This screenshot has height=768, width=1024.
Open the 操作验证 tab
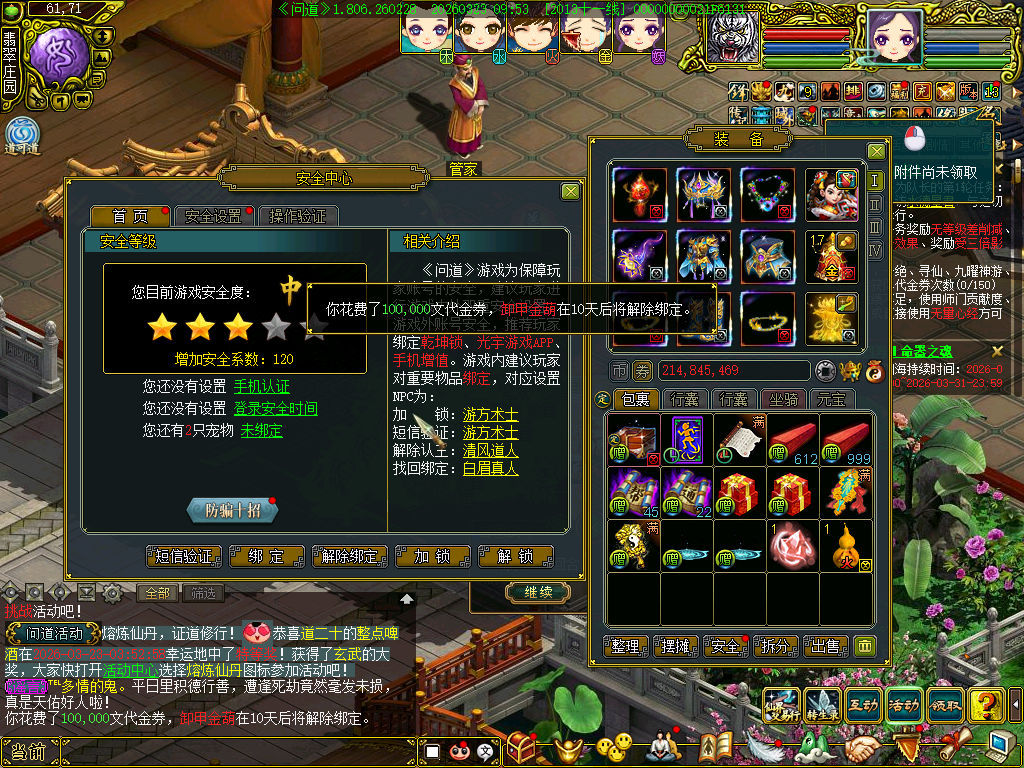[298, 216]
